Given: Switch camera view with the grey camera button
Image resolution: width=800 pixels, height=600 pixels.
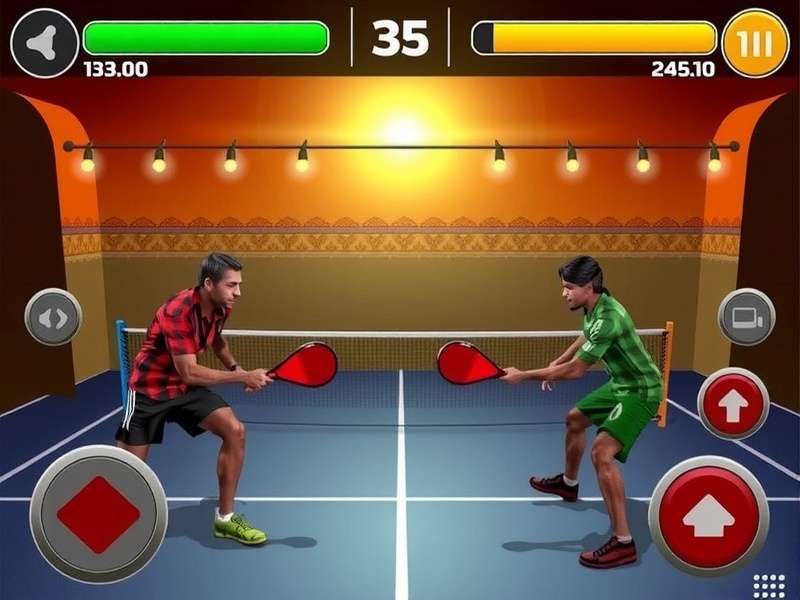Looking at the screenshot, I should click(746, 317).
